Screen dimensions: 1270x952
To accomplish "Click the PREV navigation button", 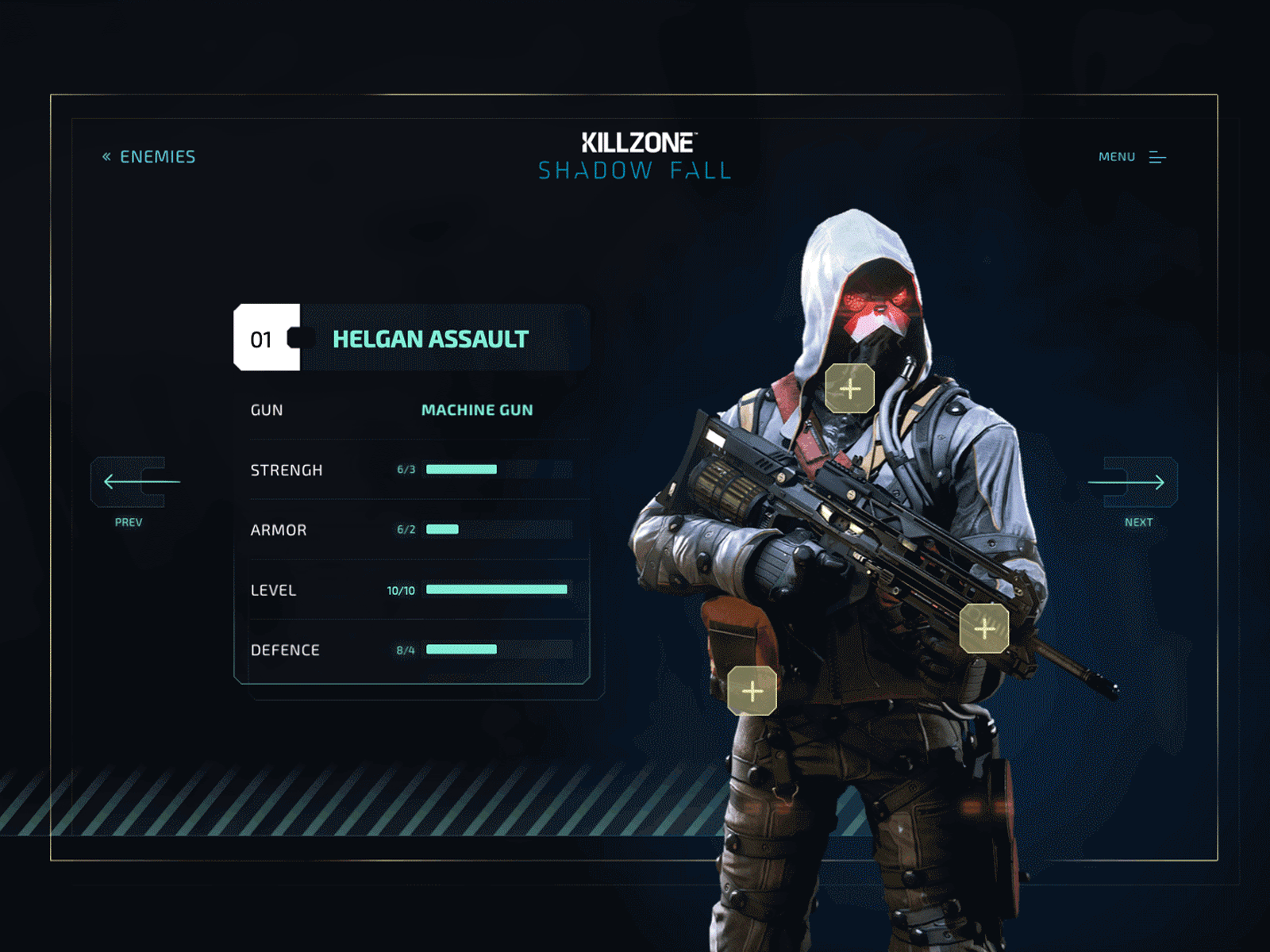I will point(129,492).
